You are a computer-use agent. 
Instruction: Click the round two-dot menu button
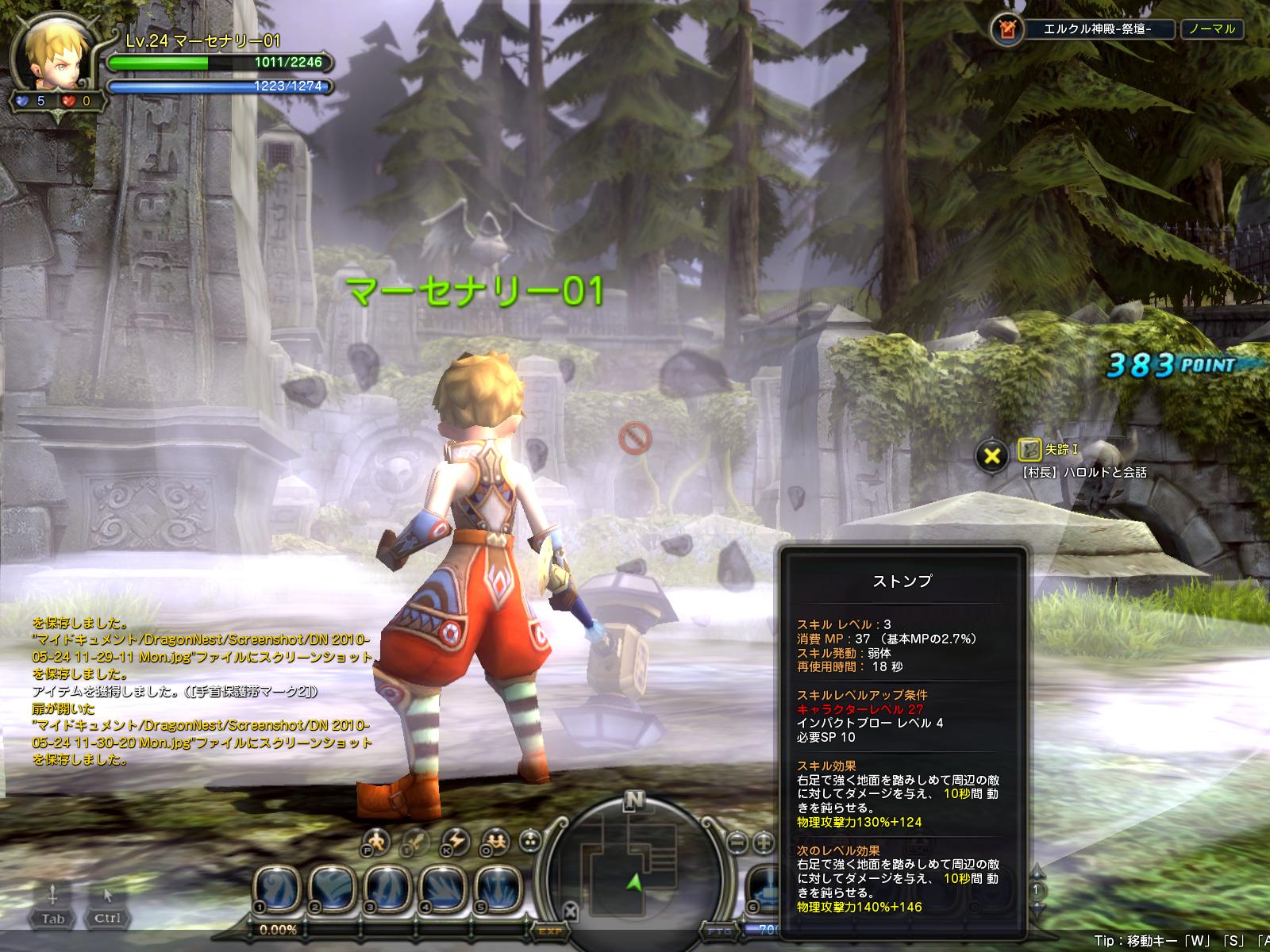tap(531, 842)
